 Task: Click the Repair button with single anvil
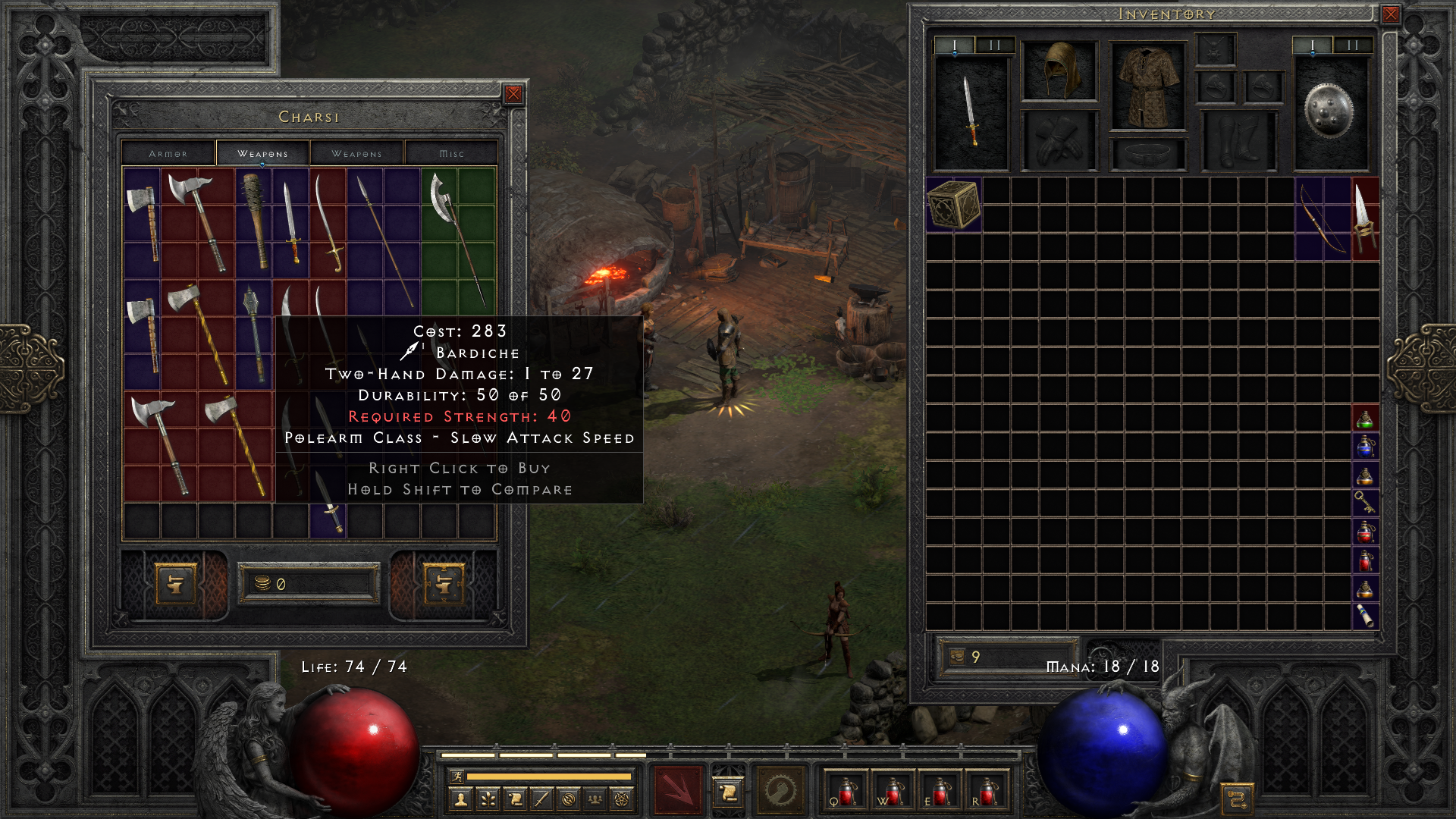click(175, 584)
